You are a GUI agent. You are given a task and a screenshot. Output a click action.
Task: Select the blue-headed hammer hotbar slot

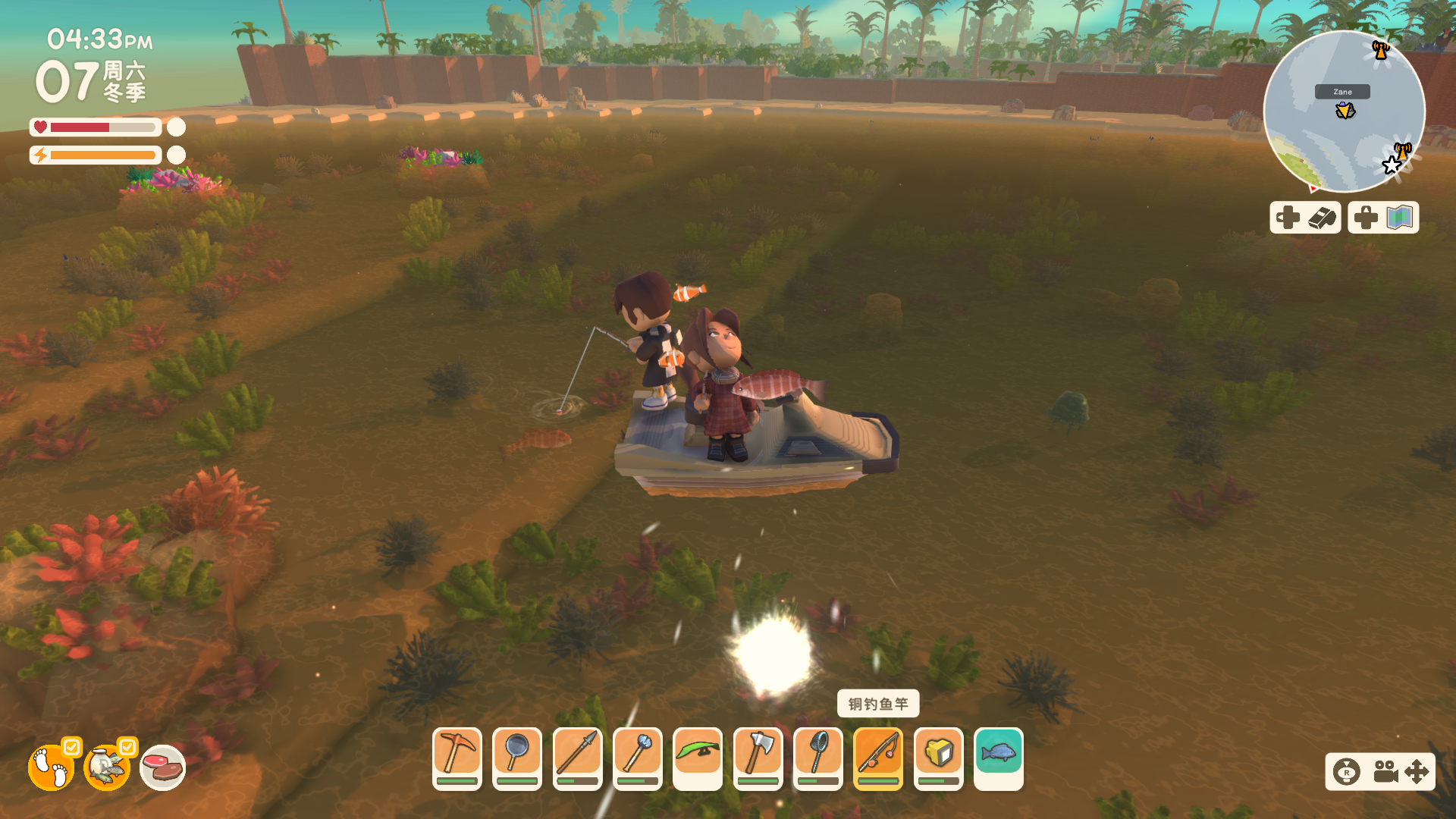pyautogui.click(x=638, y=756)
